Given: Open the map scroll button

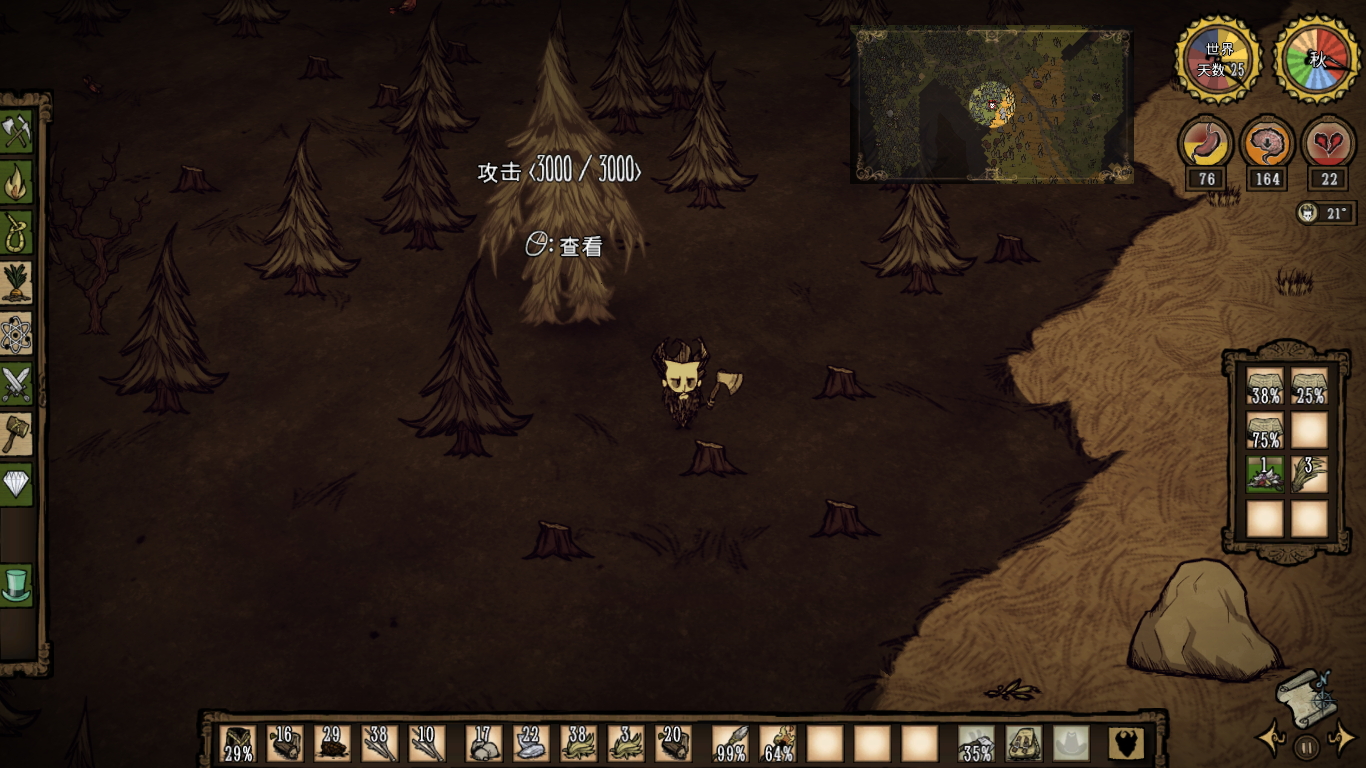Looking at the screenshot, I should (x=1304, y=696).
